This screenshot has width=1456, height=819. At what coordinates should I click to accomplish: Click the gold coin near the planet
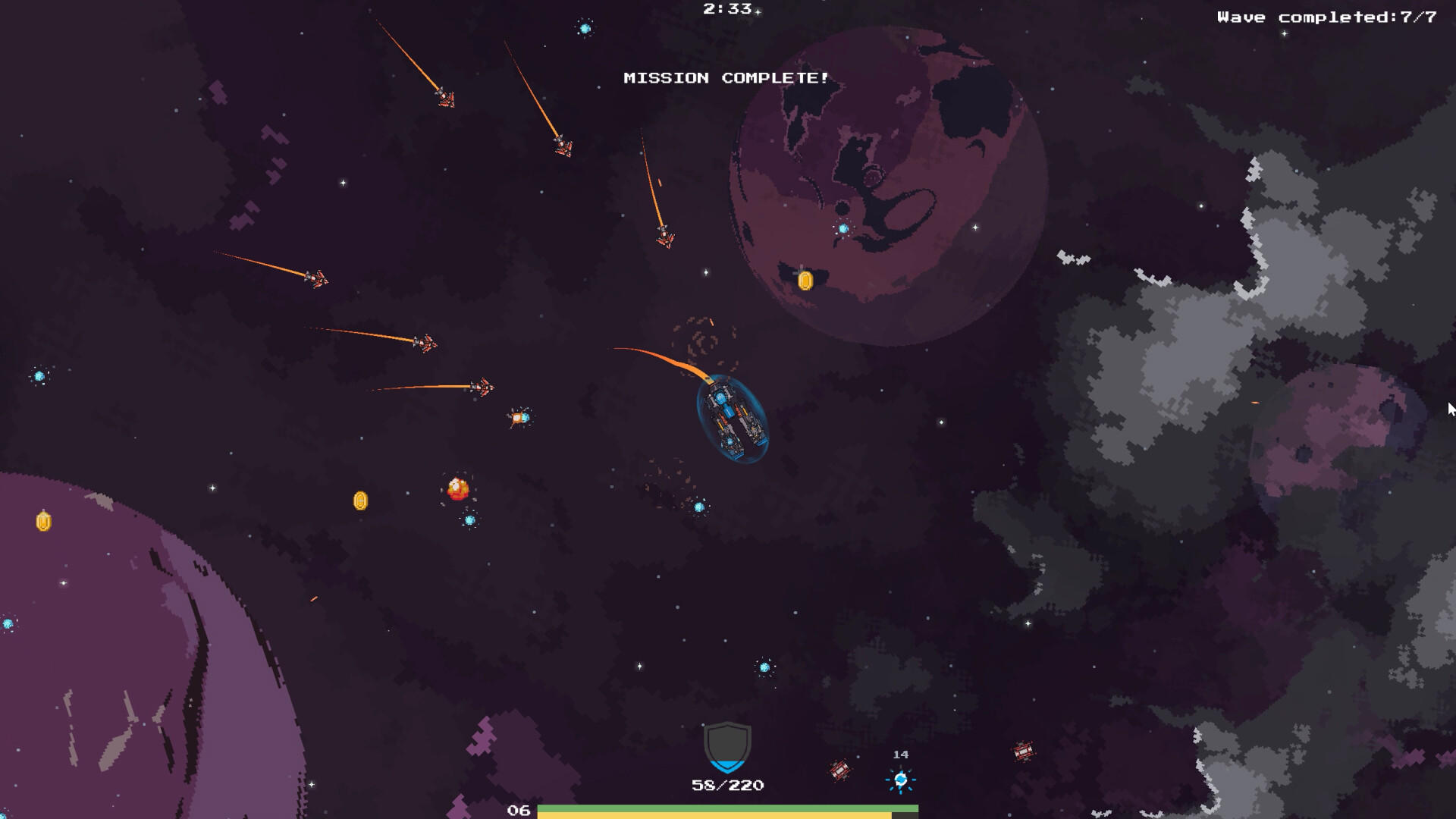pyautogui.click(x=804, y=279)
